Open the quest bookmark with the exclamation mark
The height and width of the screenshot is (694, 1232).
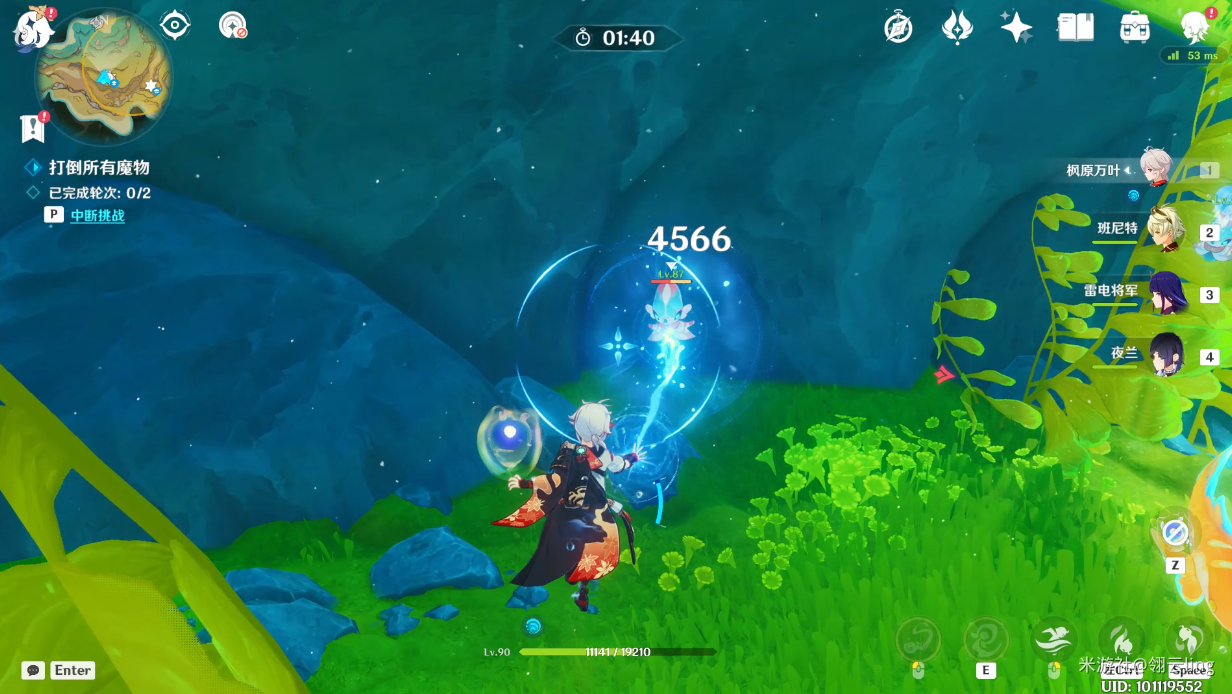33,128
